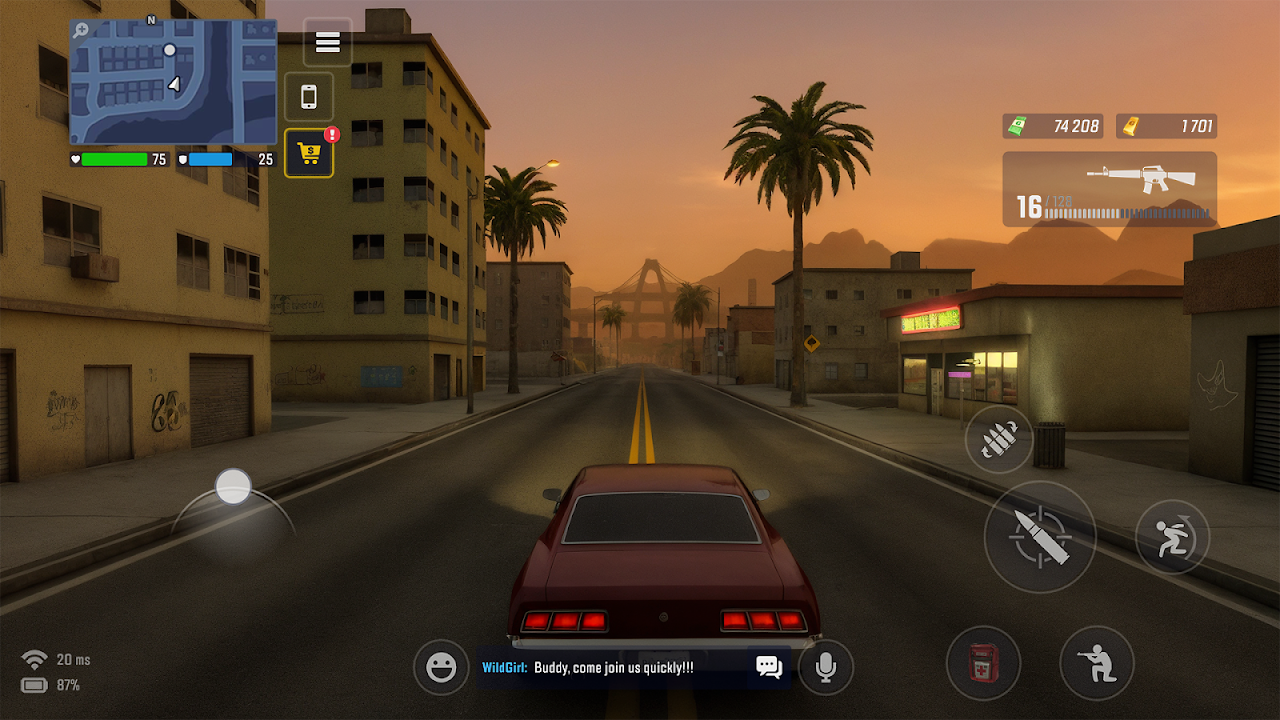Expand the minimap in the corner
The height and width of the screenshot is (720, 1280).
tap(173, 82)
